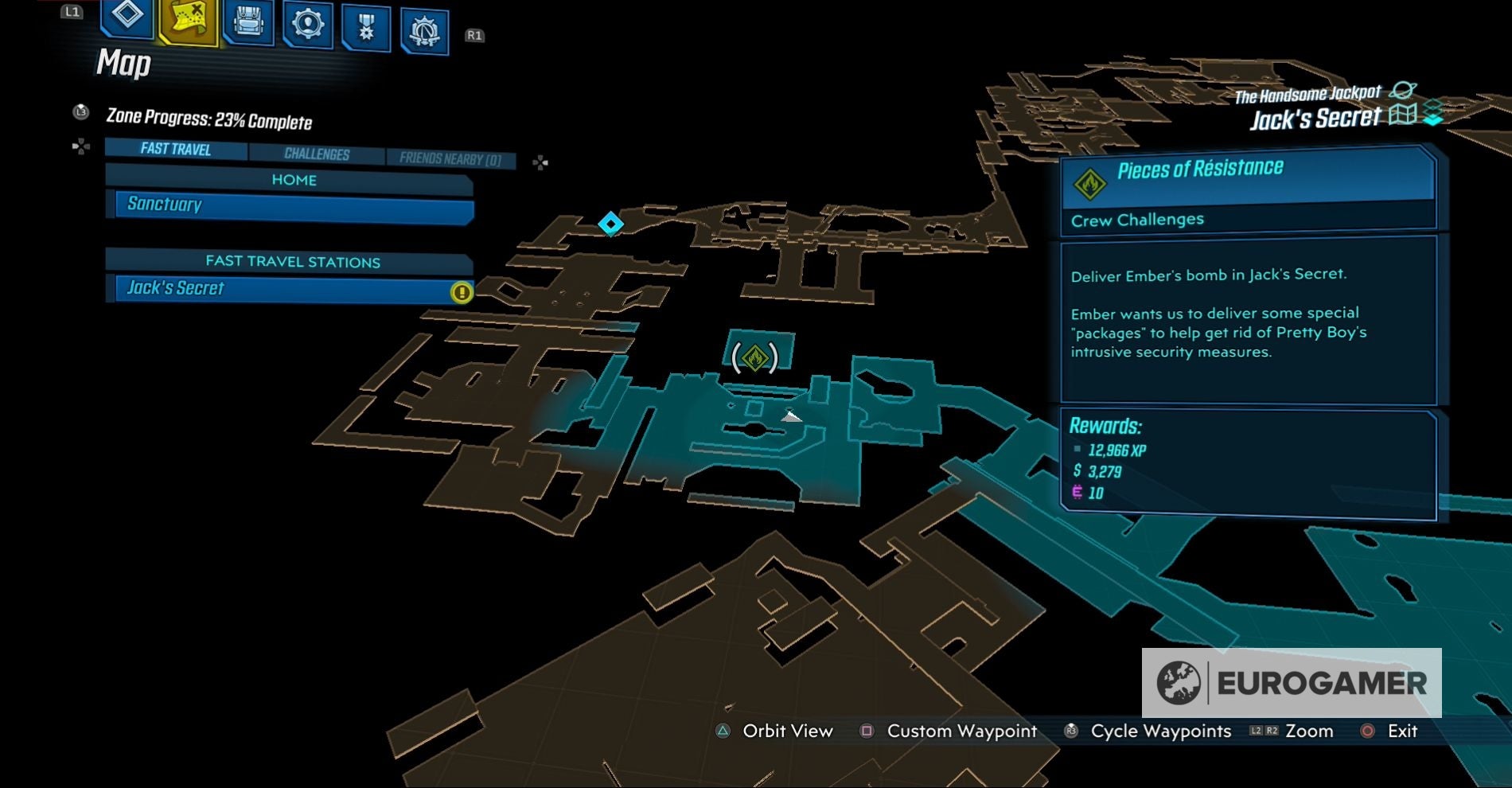Screen dimensions: 1512x788
Task: Select the Guardian Rank medal icon
Action: pyautogui.click(x=365, y=24)
